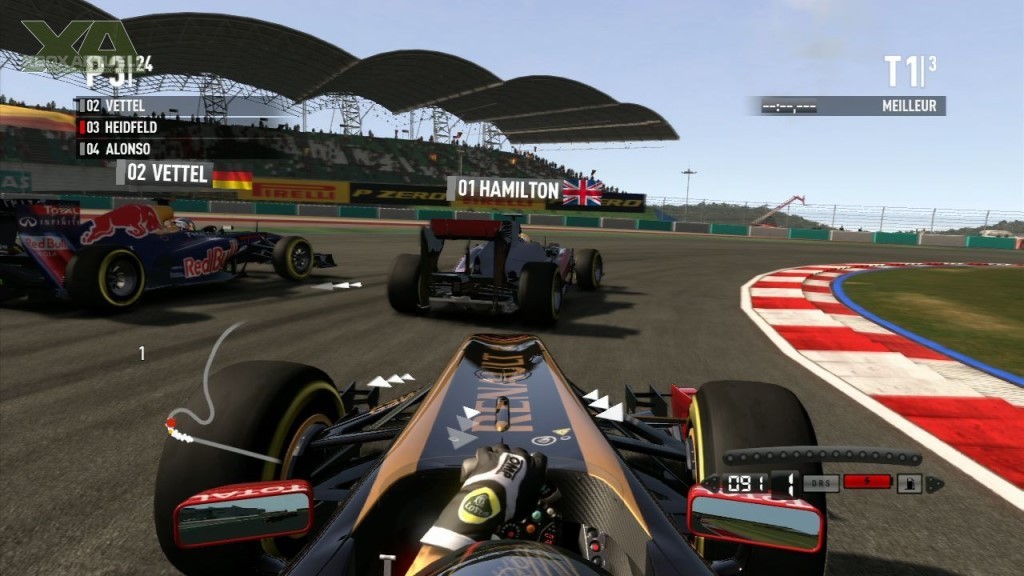Activate the DRS indicator

(x=821, y=483)
